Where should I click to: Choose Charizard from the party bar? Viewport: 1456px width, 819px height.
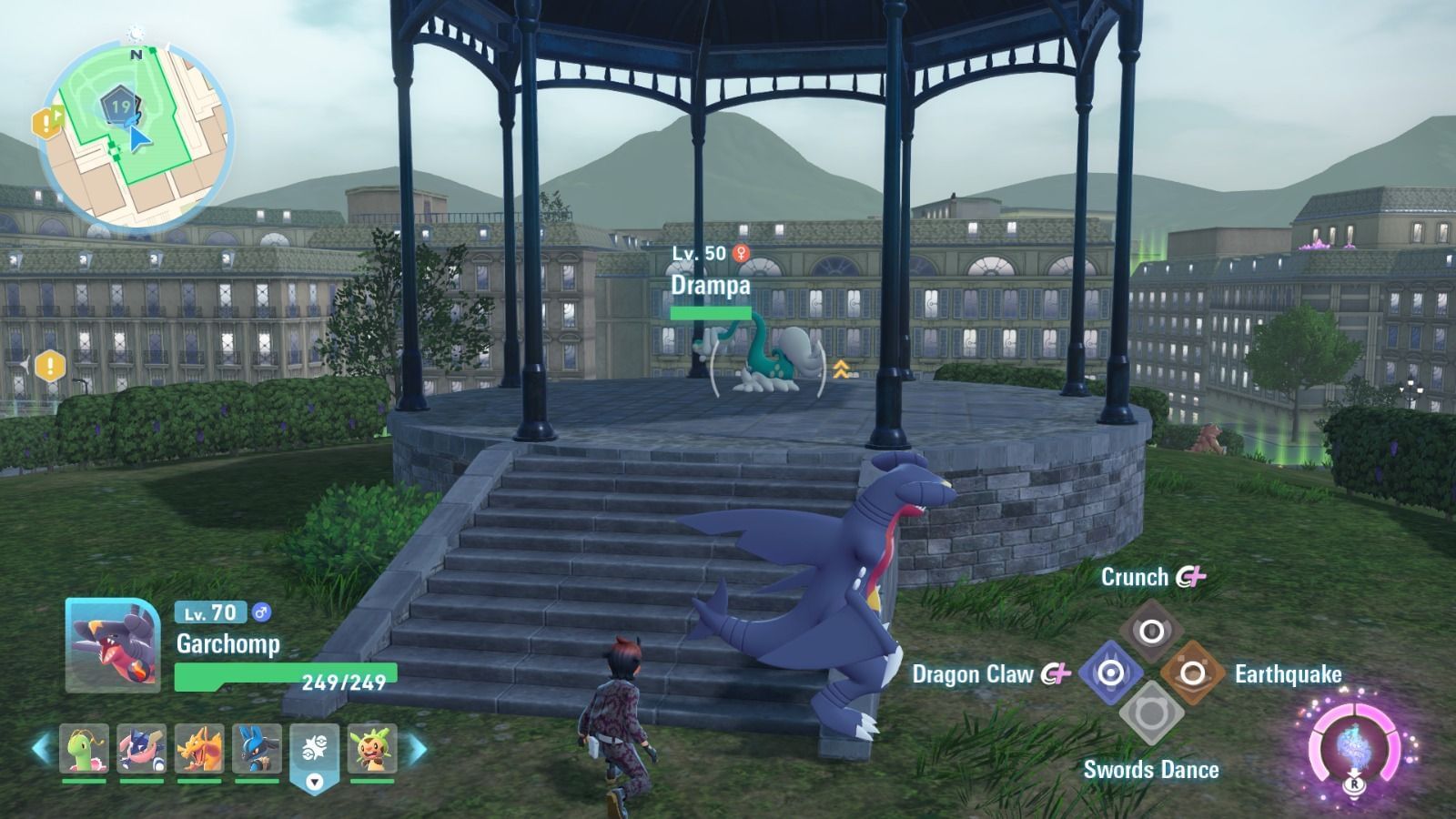[x=199, y=749]
